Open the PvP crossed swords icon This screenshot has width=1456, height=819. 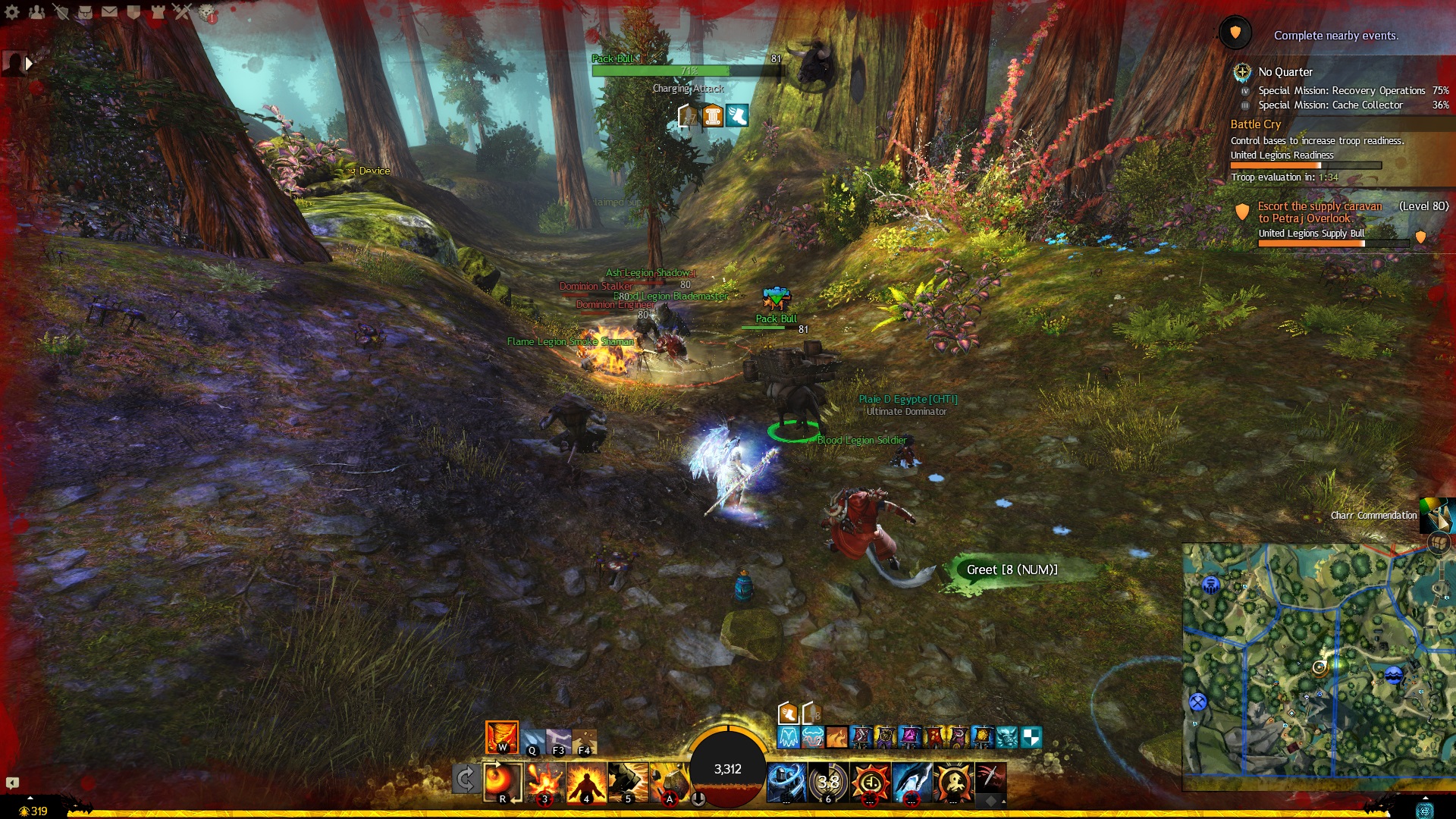(182, 11)
